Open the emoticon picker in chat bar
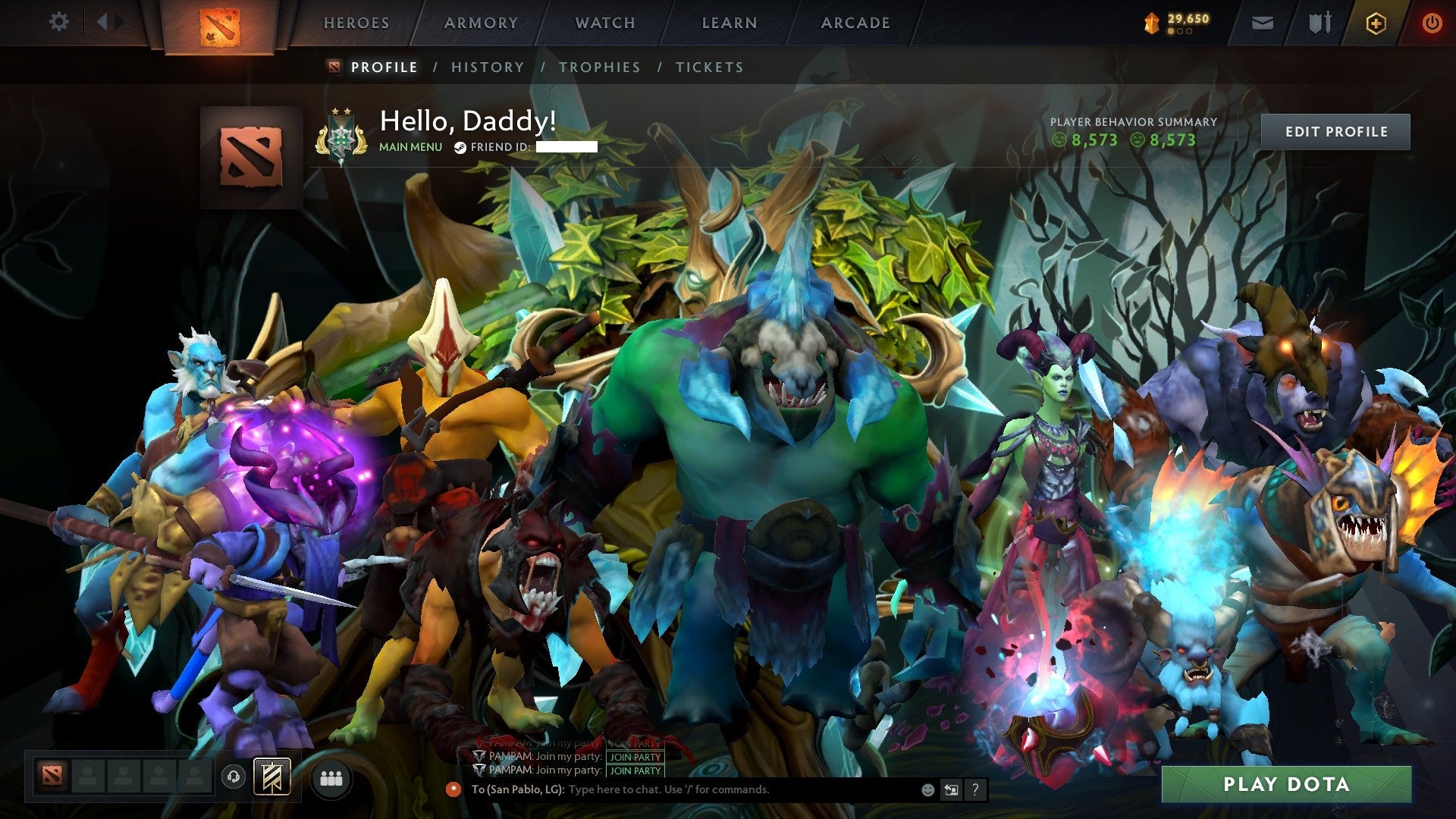 point(927,790)
